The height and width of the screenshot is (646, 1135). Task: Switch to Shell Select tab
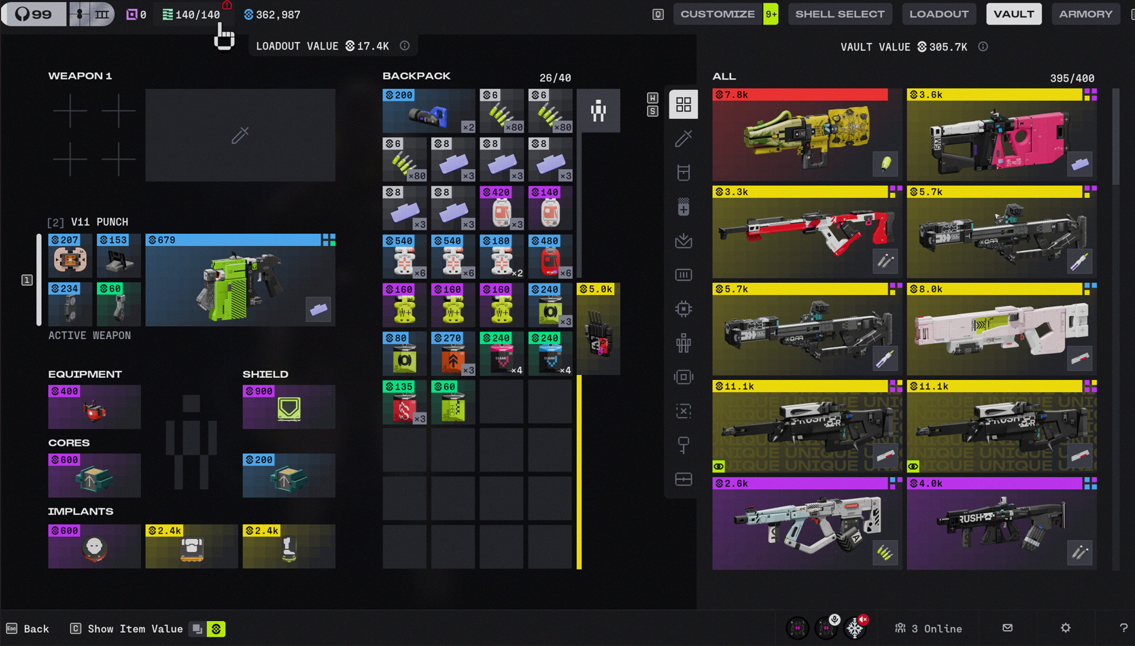839,14
